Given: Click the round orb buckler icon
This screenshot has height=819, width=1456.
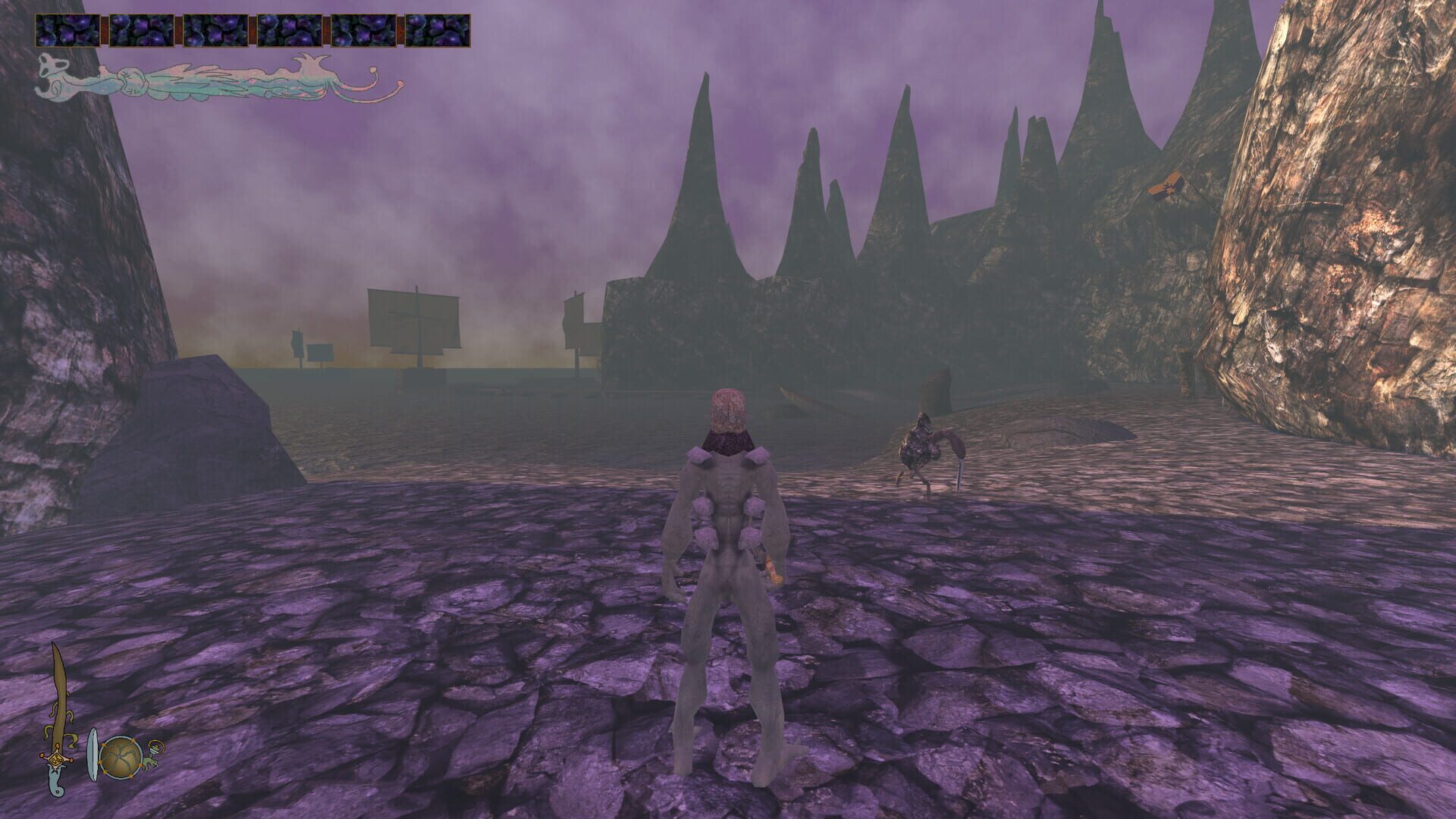Looking at the screenshot, I should 120,755.
